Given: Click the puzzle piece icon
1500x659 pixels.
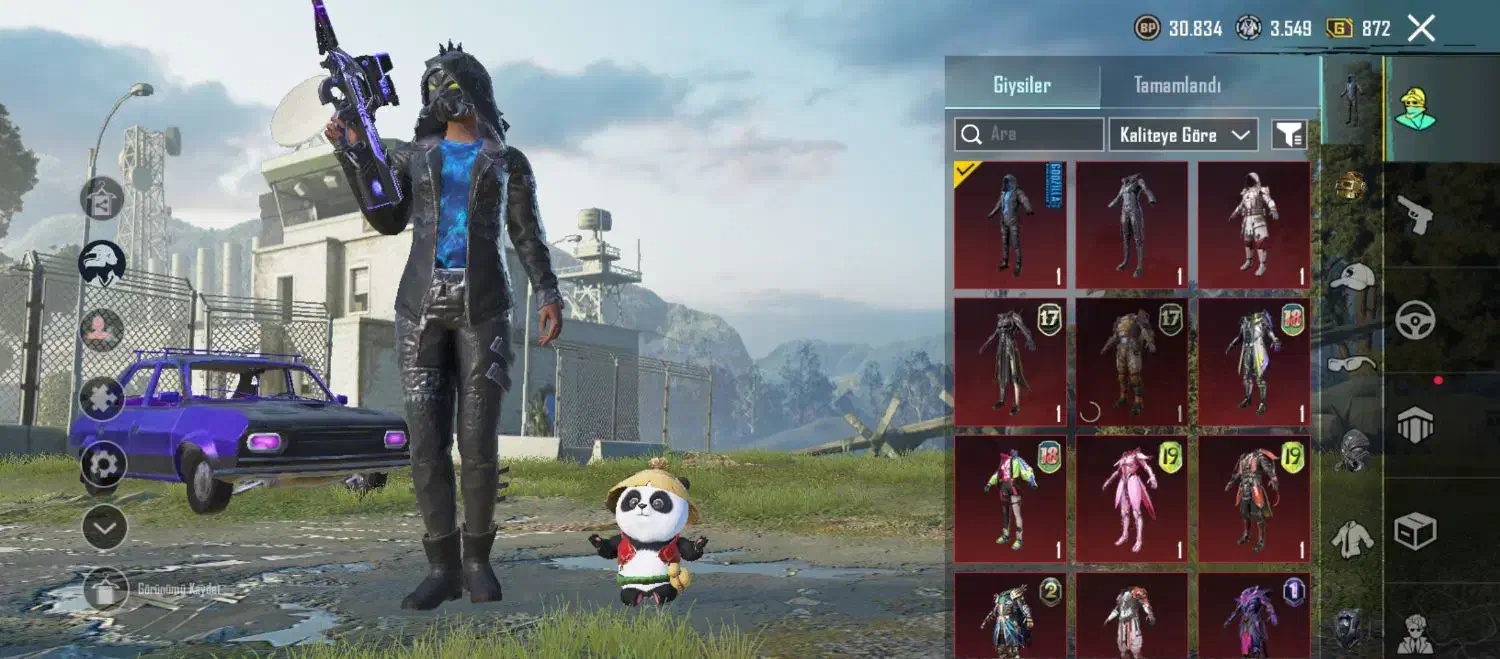Looking at the screenshot, I should point(103,398).
